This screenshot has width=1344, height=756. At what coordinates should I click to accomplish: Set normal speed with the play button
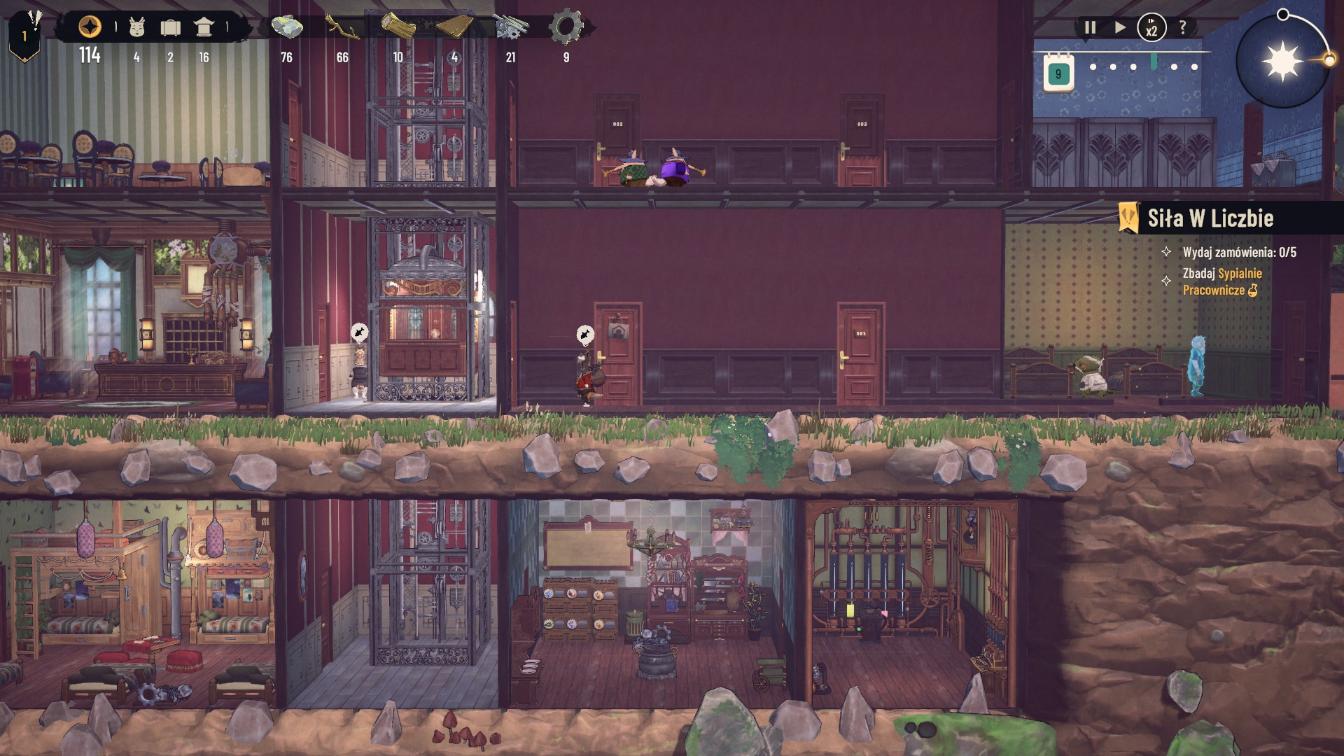coord(1120,28)
